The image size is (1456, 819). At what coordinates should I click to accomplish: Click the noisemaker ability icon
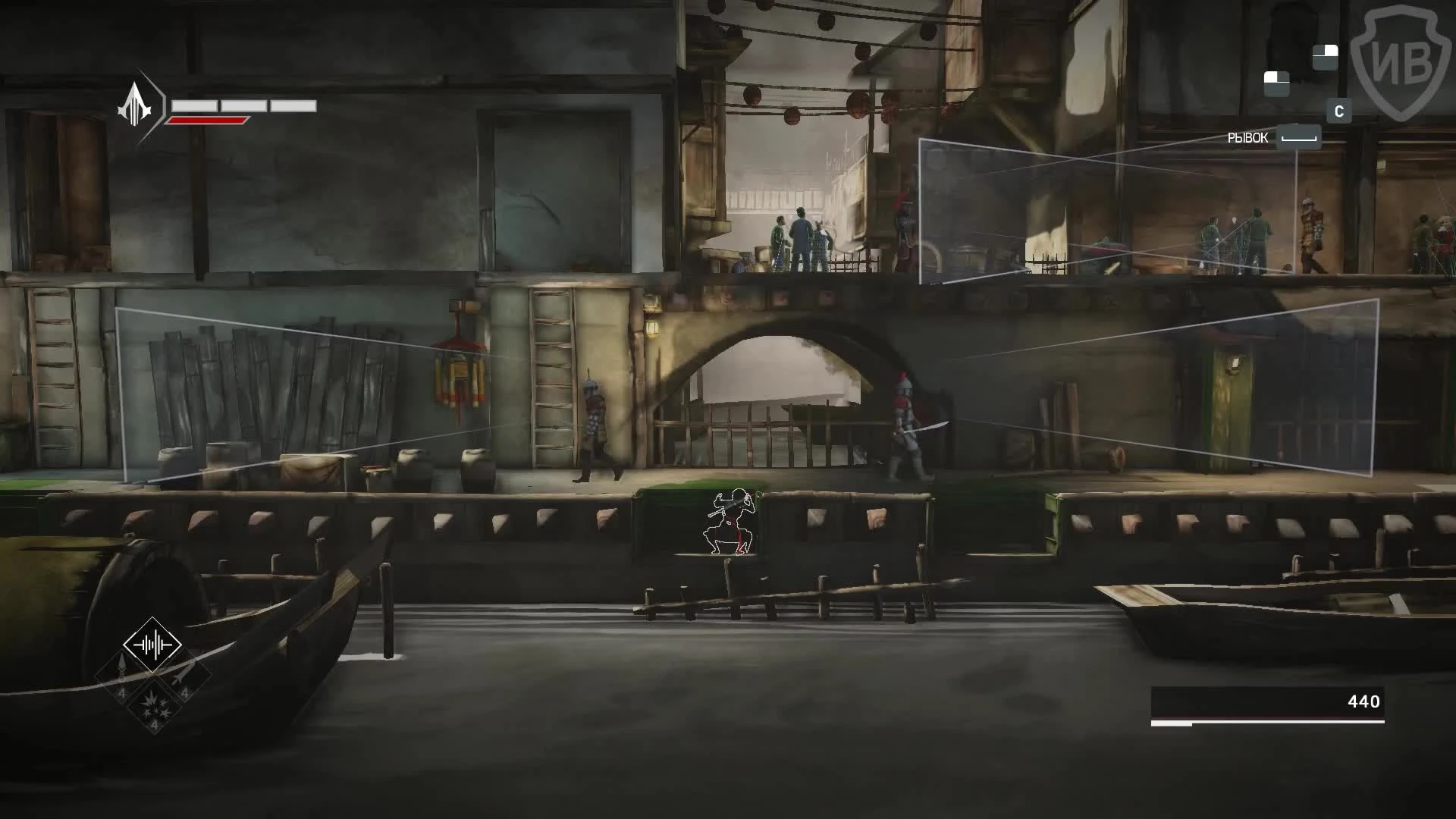point(152,644)
